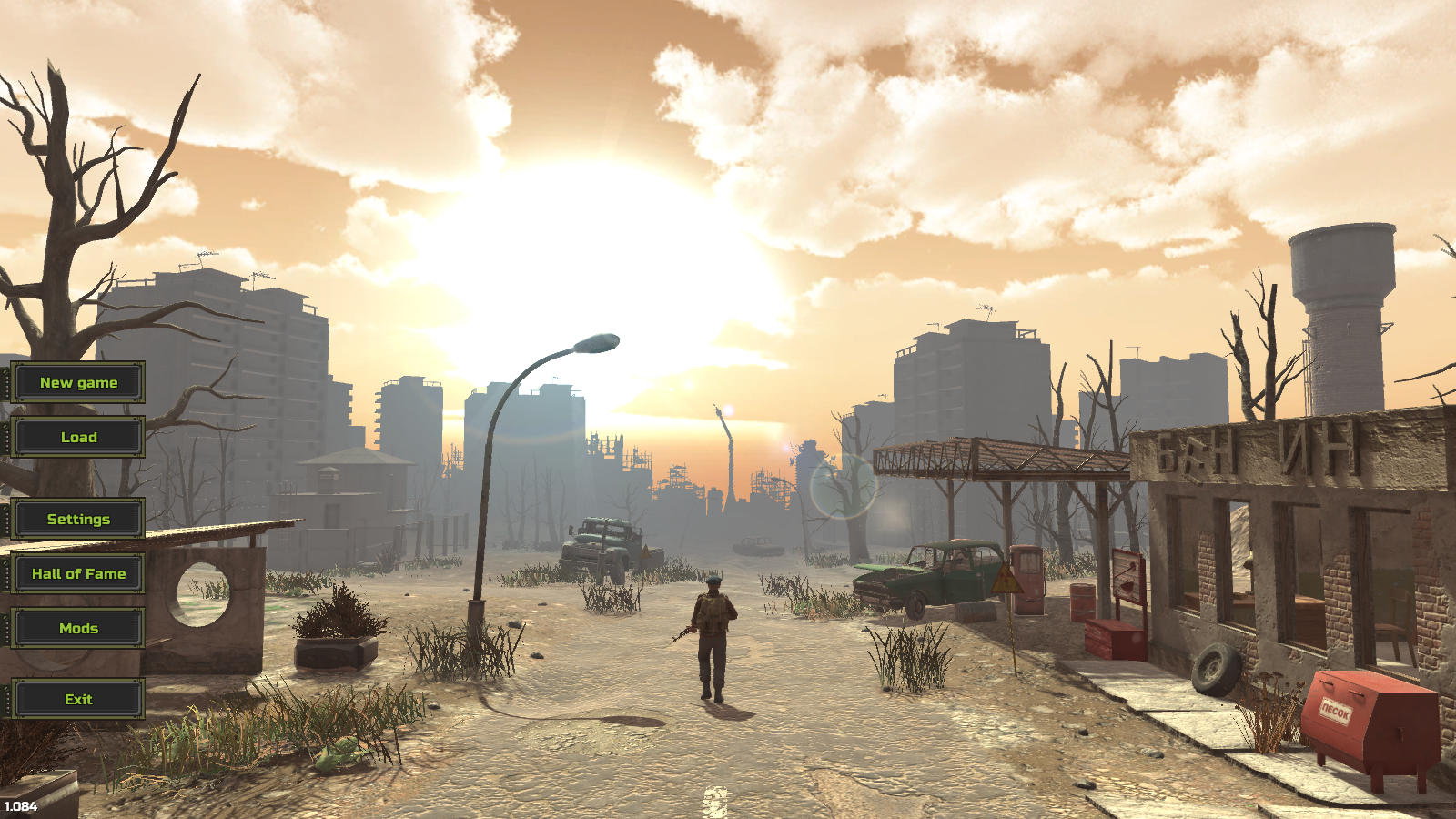The height and width of the screenshot is (819, 1456).
Task: View the Hall of Fame
Action: 78,574
